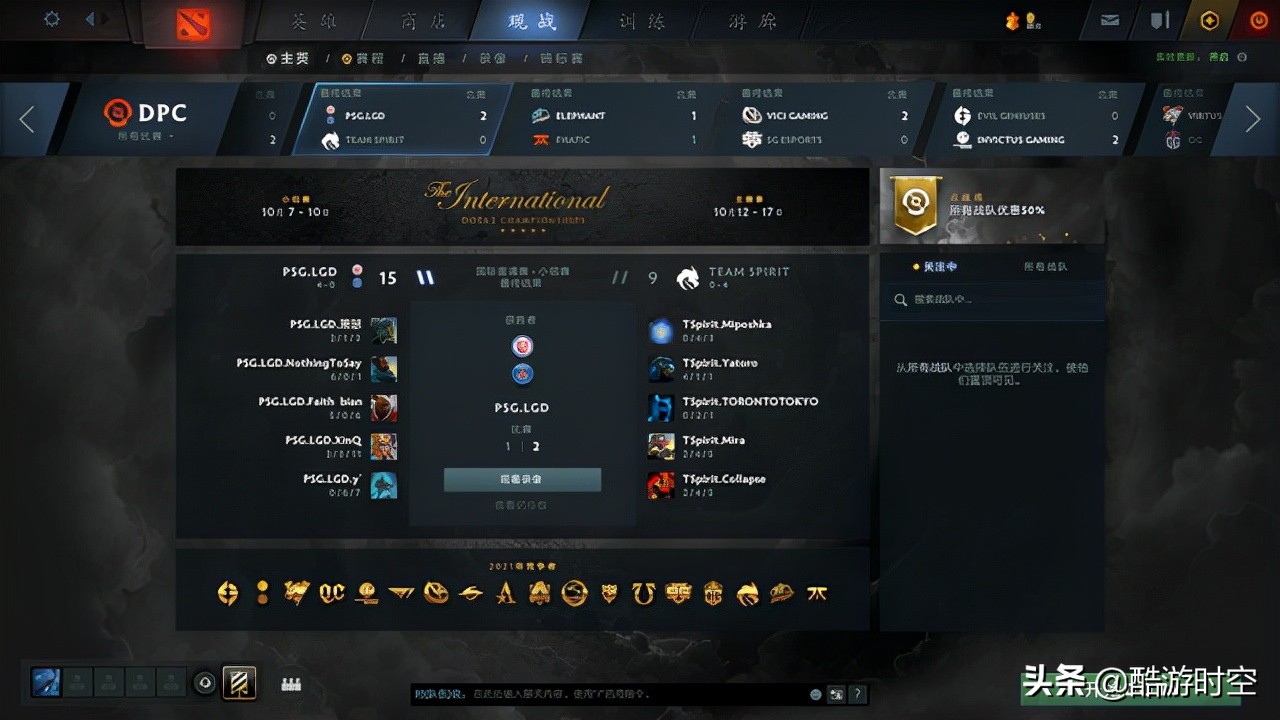1280x720 pixels.
Task: Open the Dota 2 settings gear
Action: pyautogui.click(x=52, y=18)
